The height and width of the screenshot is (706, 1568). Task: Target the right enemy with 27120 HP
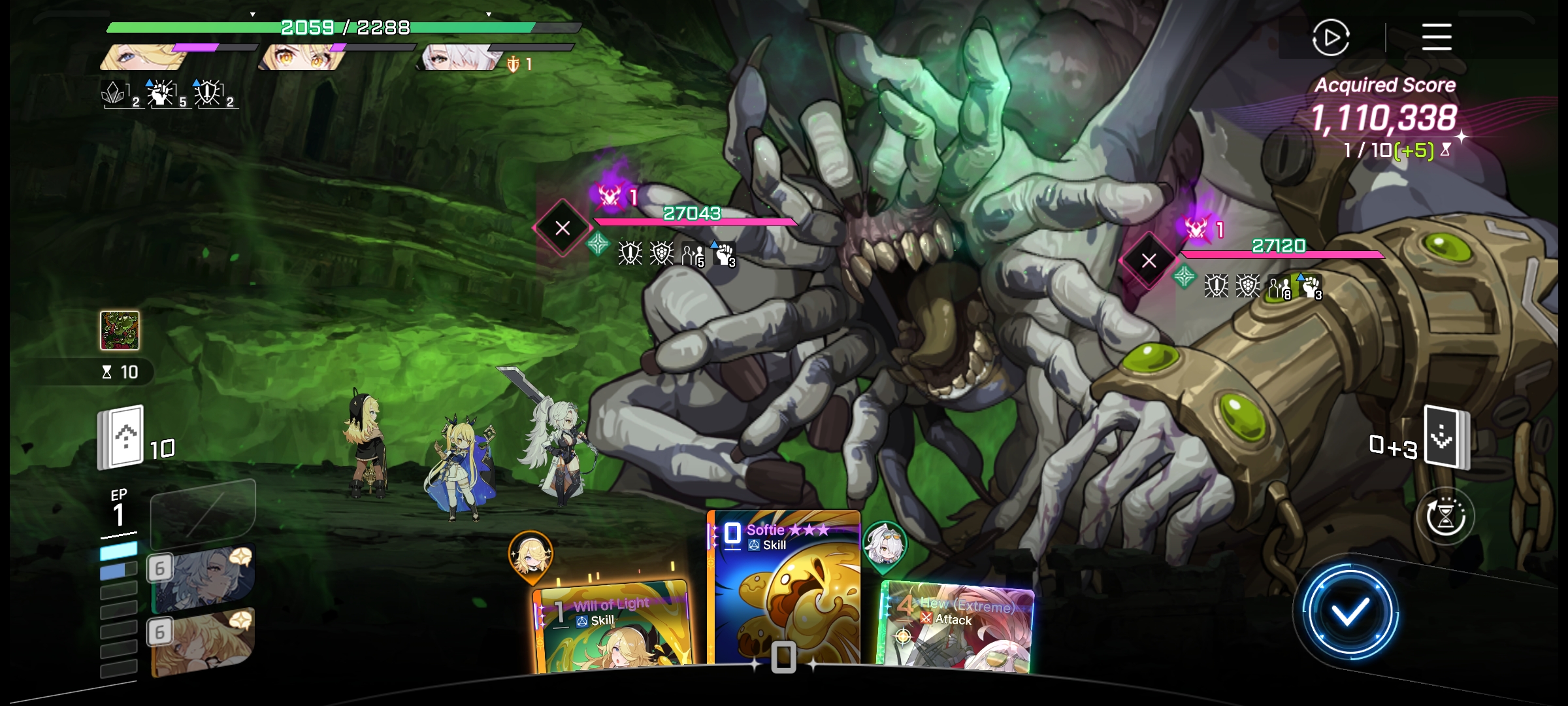click(1149, 261)
